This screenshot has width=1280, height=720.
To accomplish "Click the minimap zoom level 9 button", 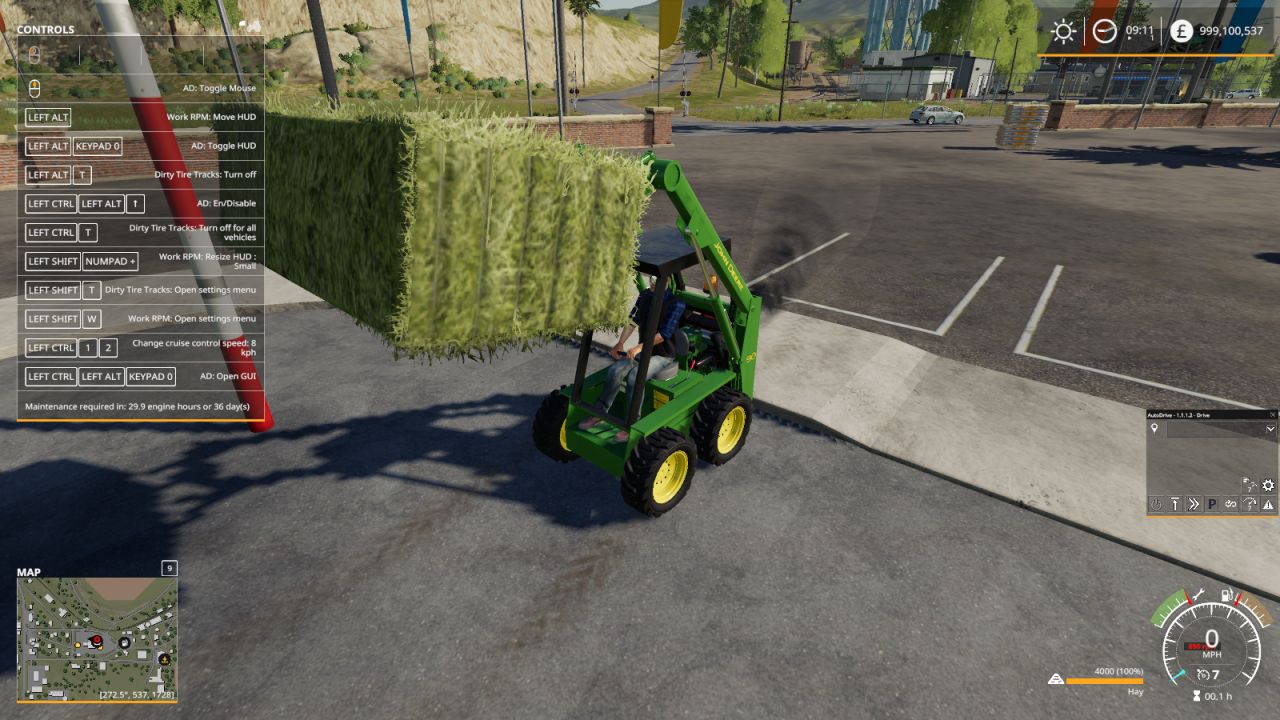I will 169,568.
